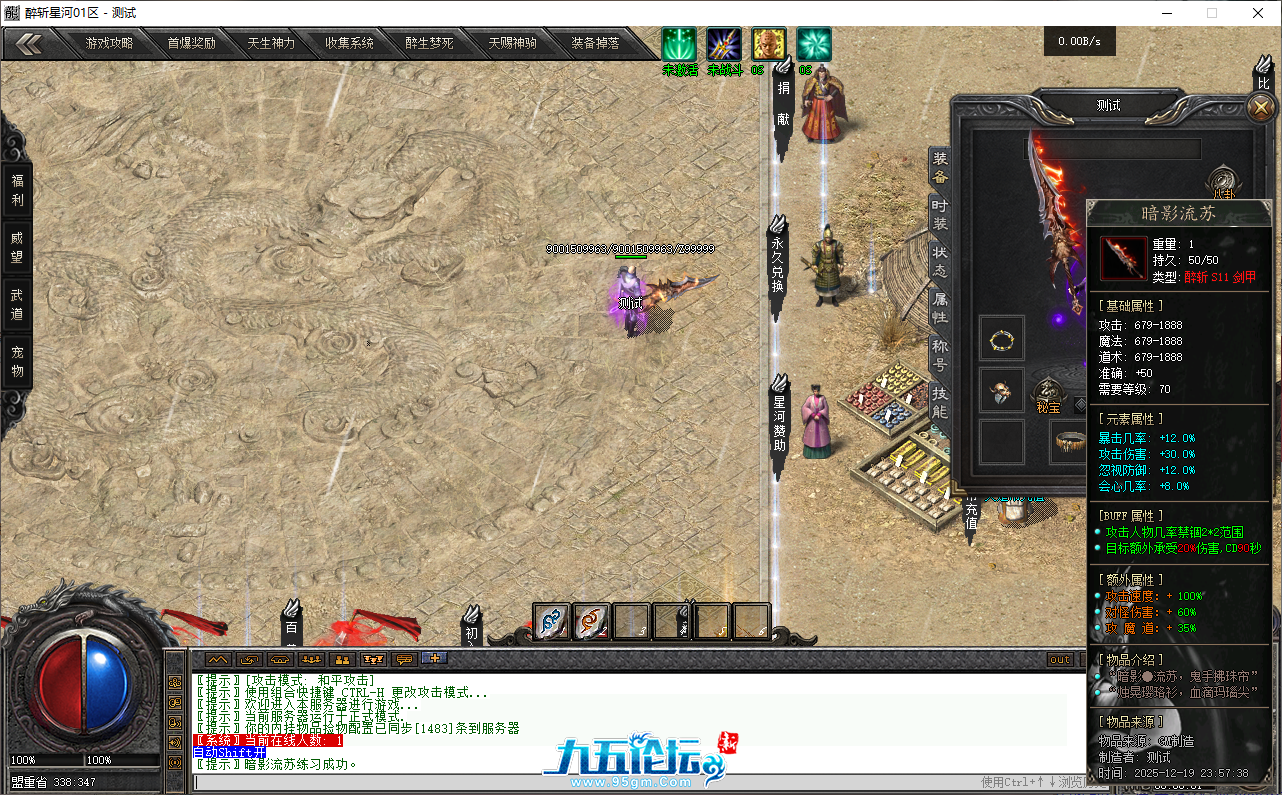Toggle the chat window with the out button
The height and width of the screenshot is (795, 1282).
coord(1058,659)
